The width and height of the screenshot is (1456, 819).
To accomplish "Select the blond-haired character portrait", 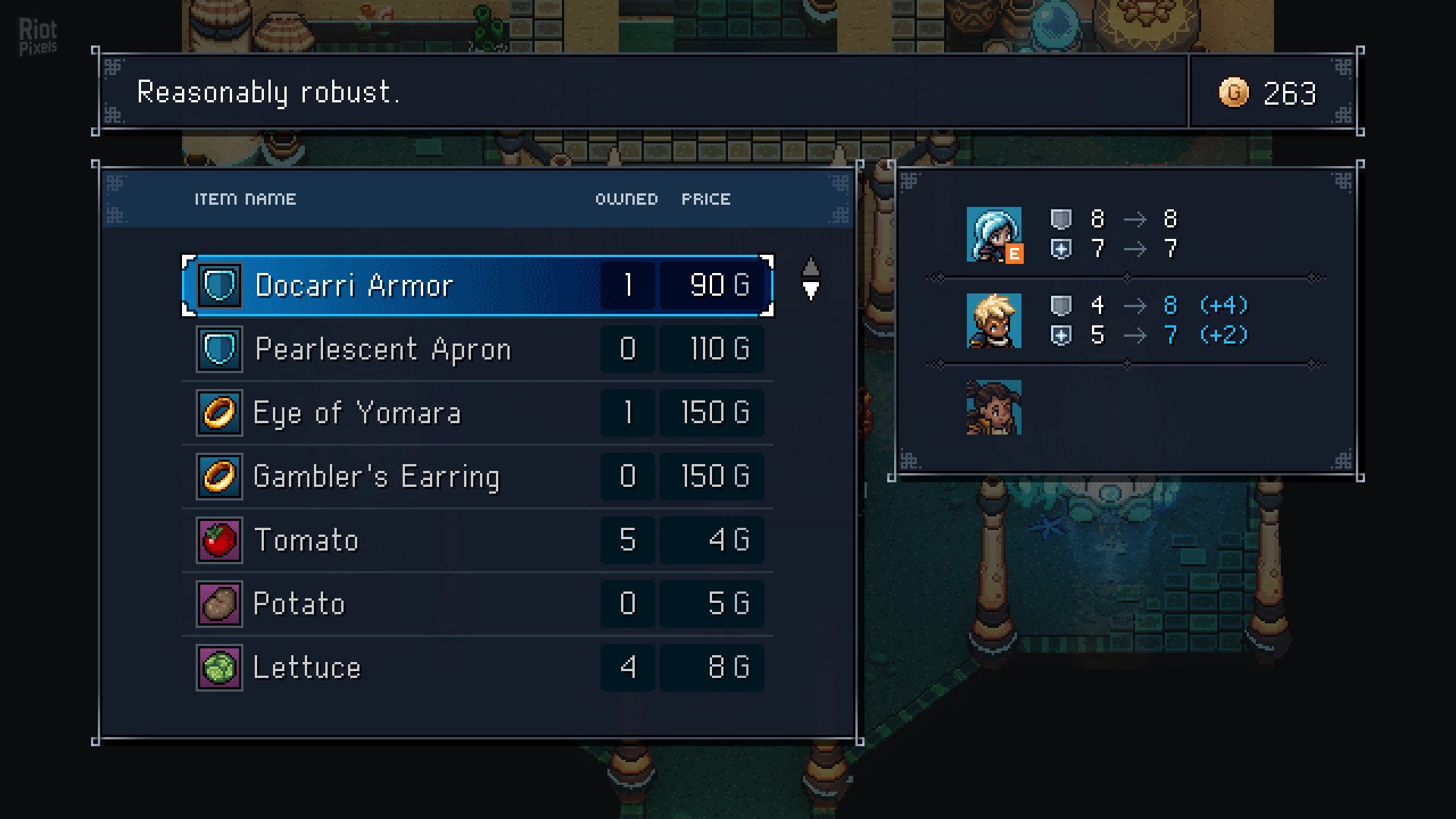I will [x=993, y=321].
